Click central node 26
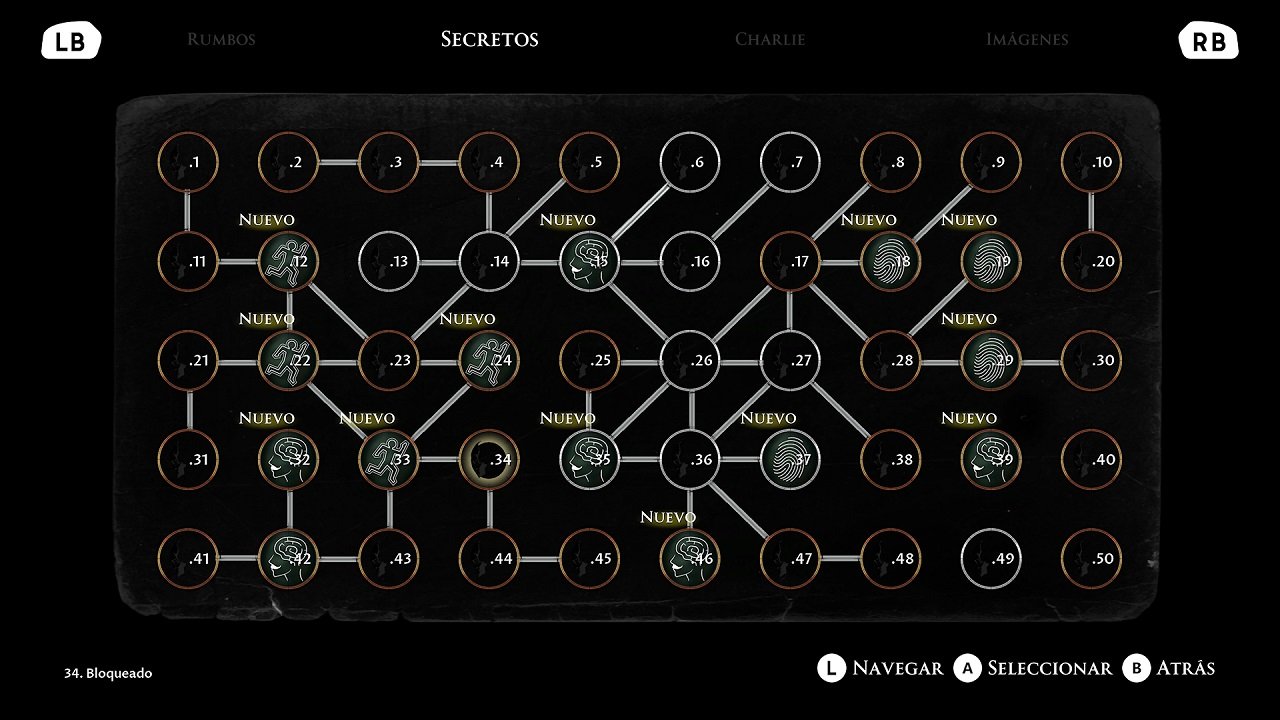Screen dimensions: 1280x720 [690, 361]
